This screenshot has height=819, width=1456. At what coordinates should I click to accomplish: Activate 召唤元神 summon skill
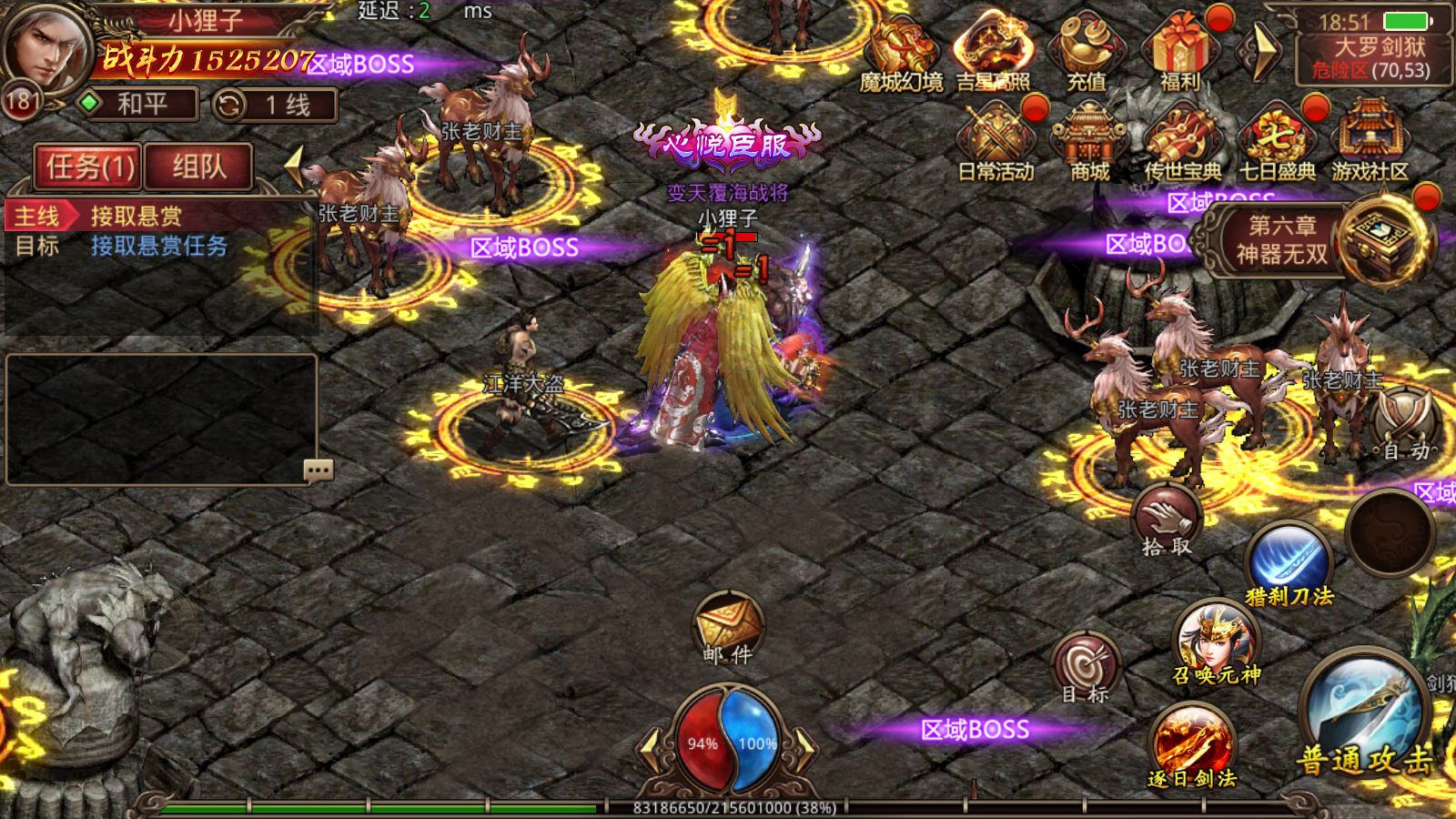pyautogui.click(x=1217, y=642)
